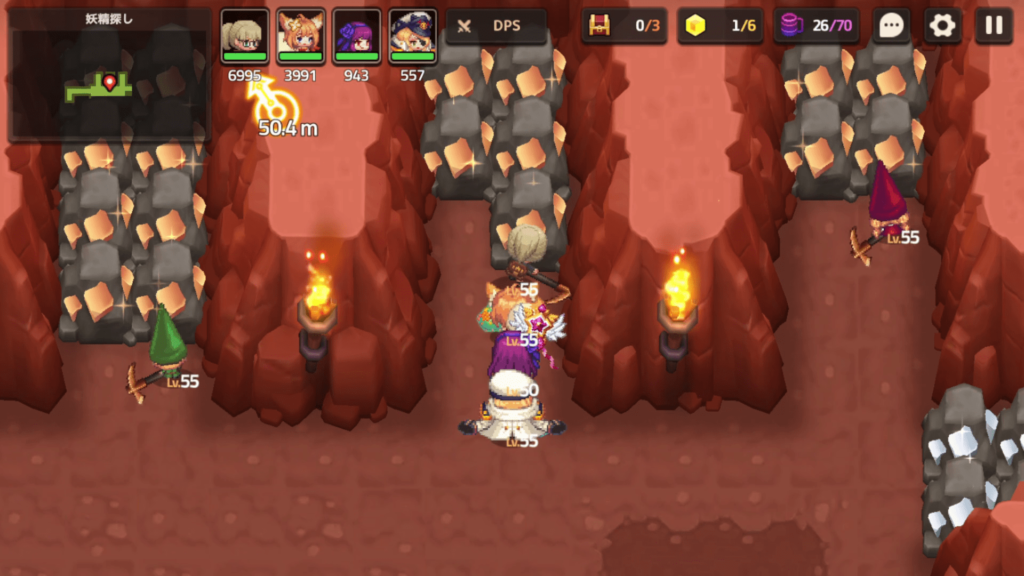This screenshot has height=576, width=1024.
Task: Toggle the DPS meter button
Action: click(x=496, y=26)
